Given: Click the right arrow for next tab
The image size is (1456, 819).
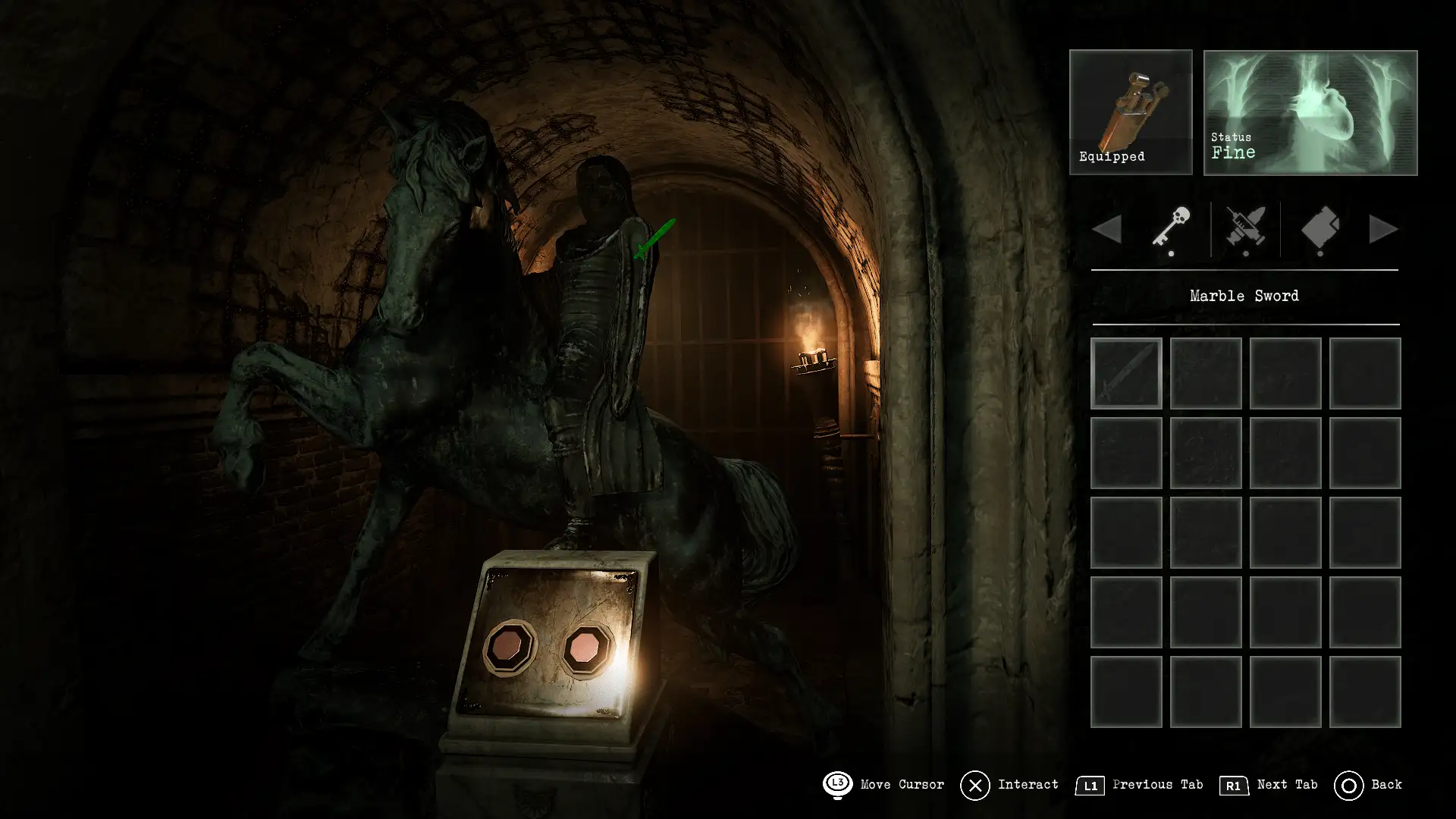Looking at the screenshot, I should pos(1383,229).
